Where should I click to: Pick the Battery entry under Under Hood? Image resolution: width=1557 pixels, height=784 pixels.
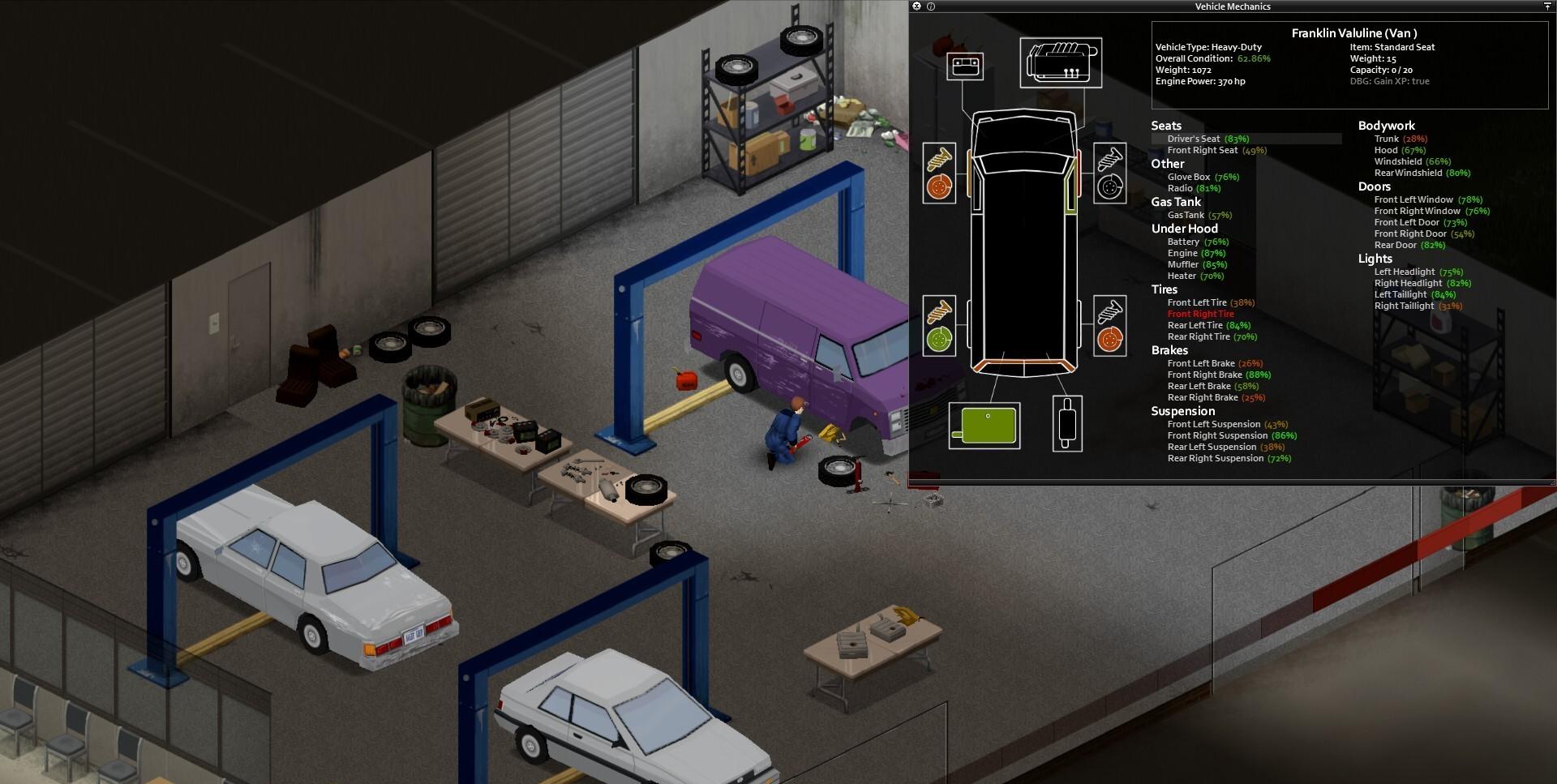[x=1183, y=242]
